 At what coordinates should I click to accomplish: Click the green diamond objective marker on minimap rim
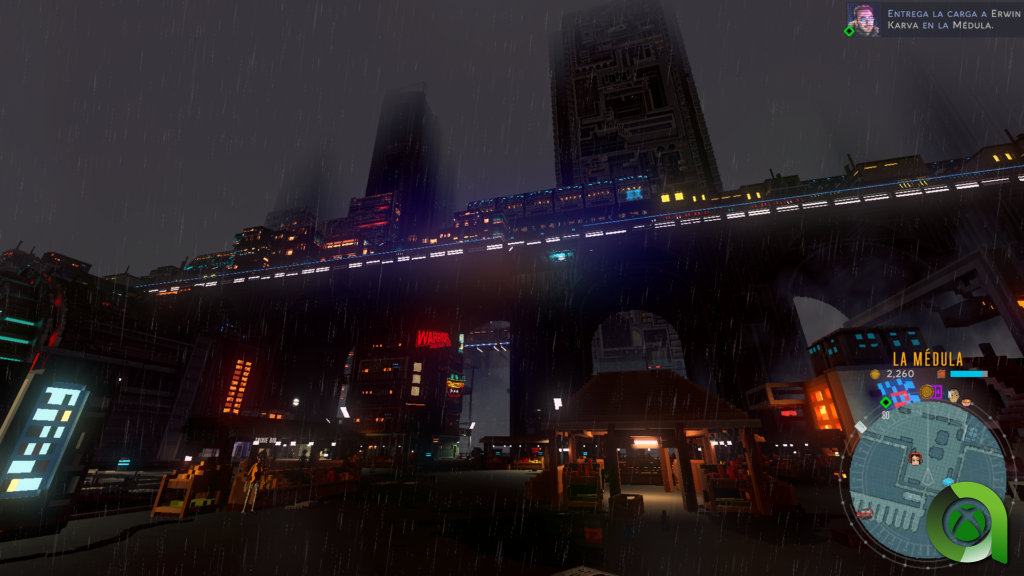point(885,402)
